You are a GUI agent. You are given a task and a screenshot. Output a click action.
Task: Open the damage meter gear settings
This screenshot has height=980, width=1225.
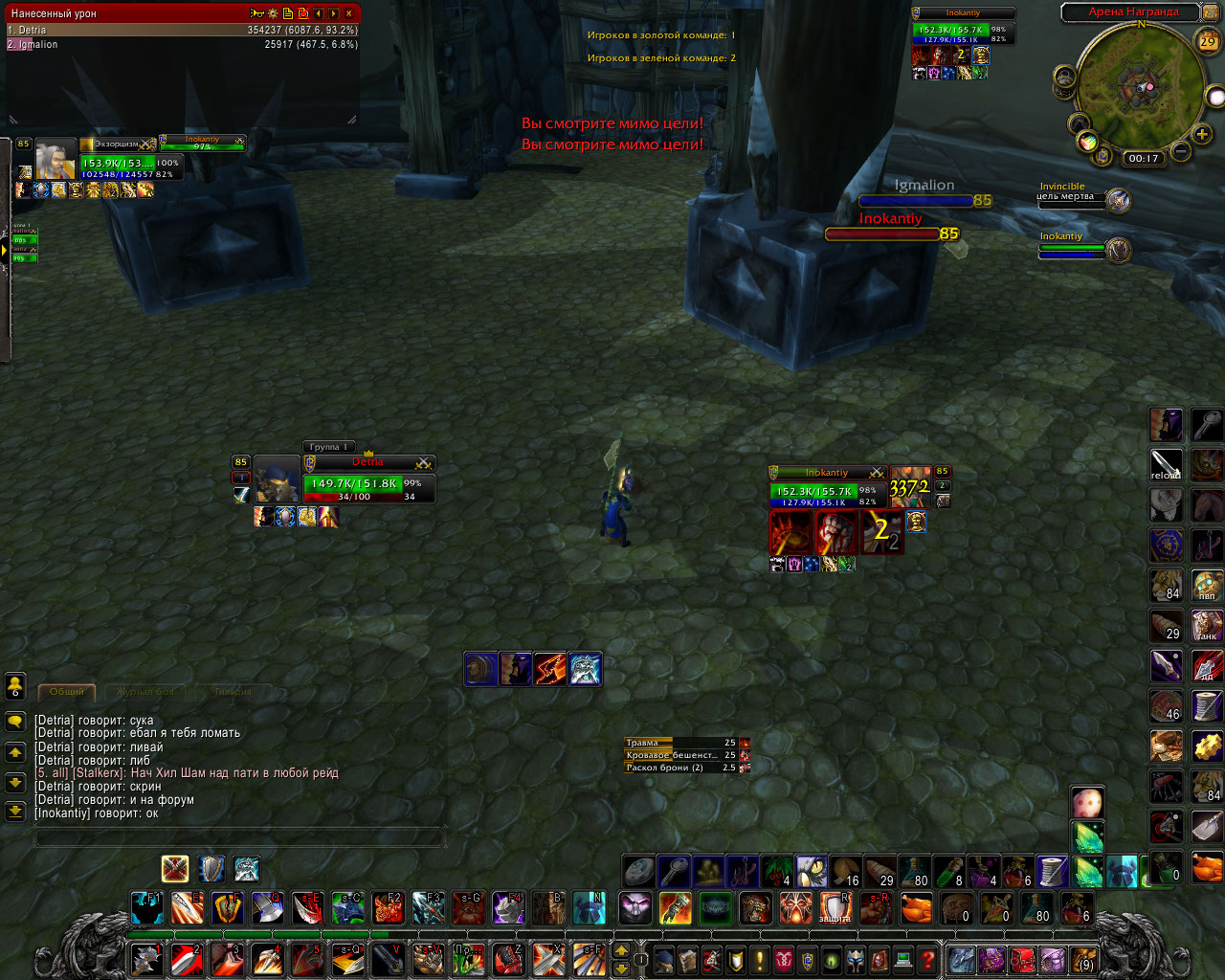point(273,13)
